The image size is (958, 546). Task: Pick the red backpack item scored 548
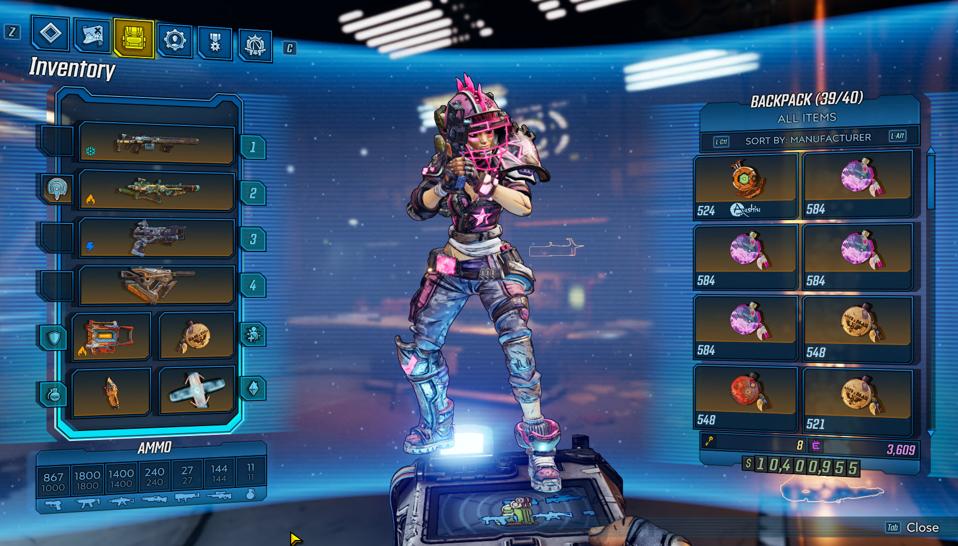[x=746, y=396]
